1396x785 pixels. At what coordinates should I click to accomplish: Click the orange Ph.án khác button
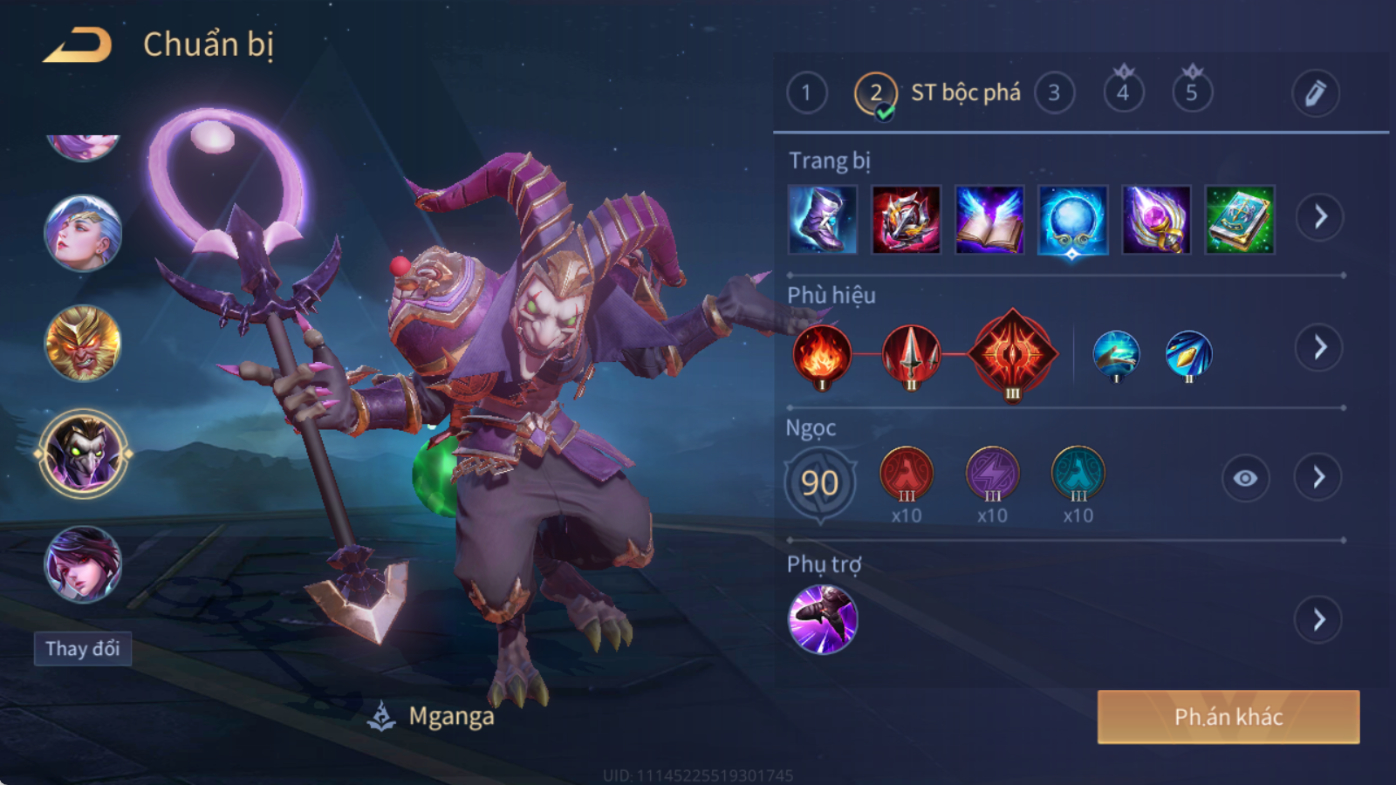pos(1228,717)
